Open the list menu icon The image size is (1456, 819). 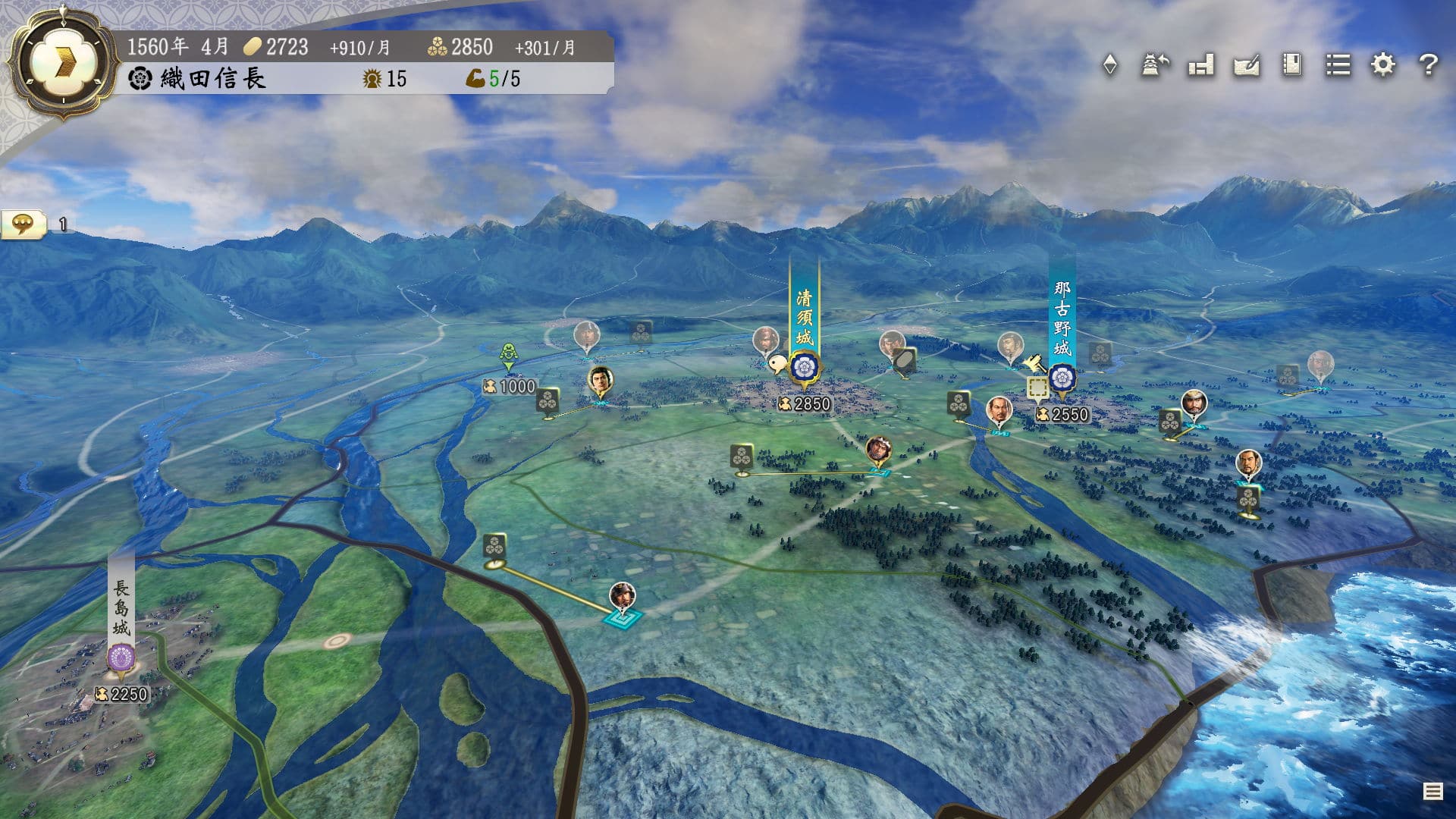click(1338, 65)
